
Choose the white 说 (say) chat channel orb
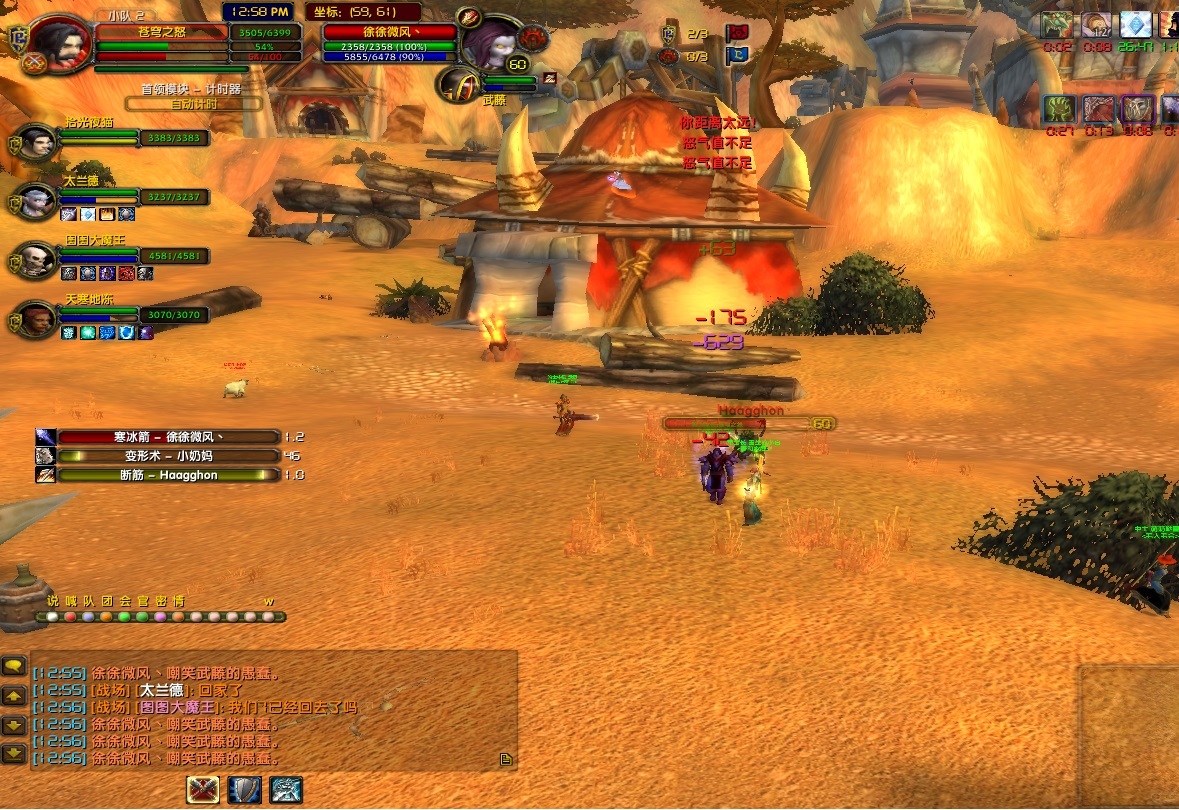point(53,617)
